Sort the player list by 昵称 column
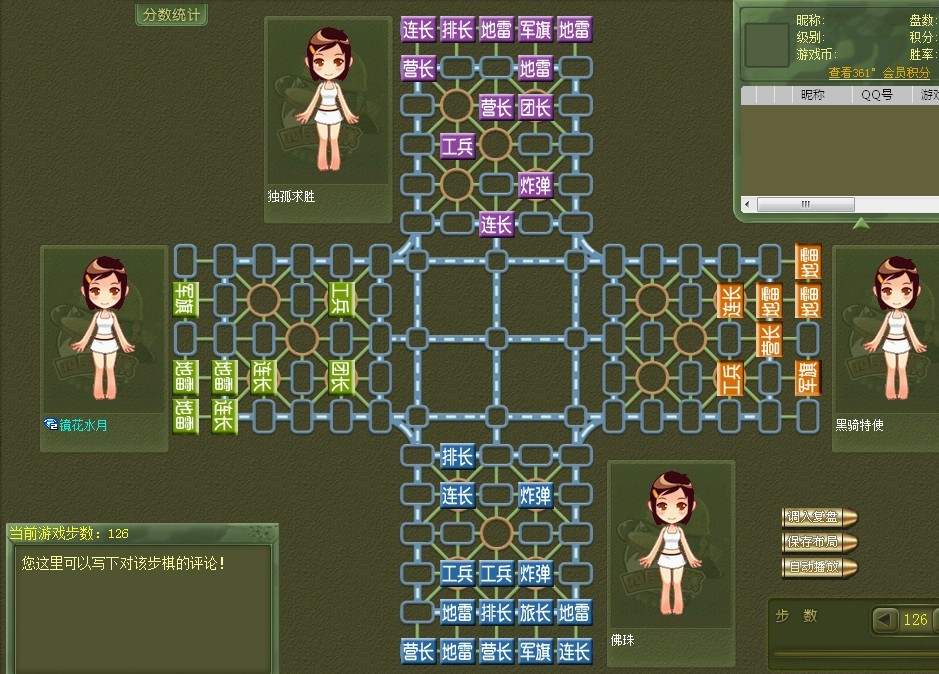The image size is (939, 674). click(813, 95)
